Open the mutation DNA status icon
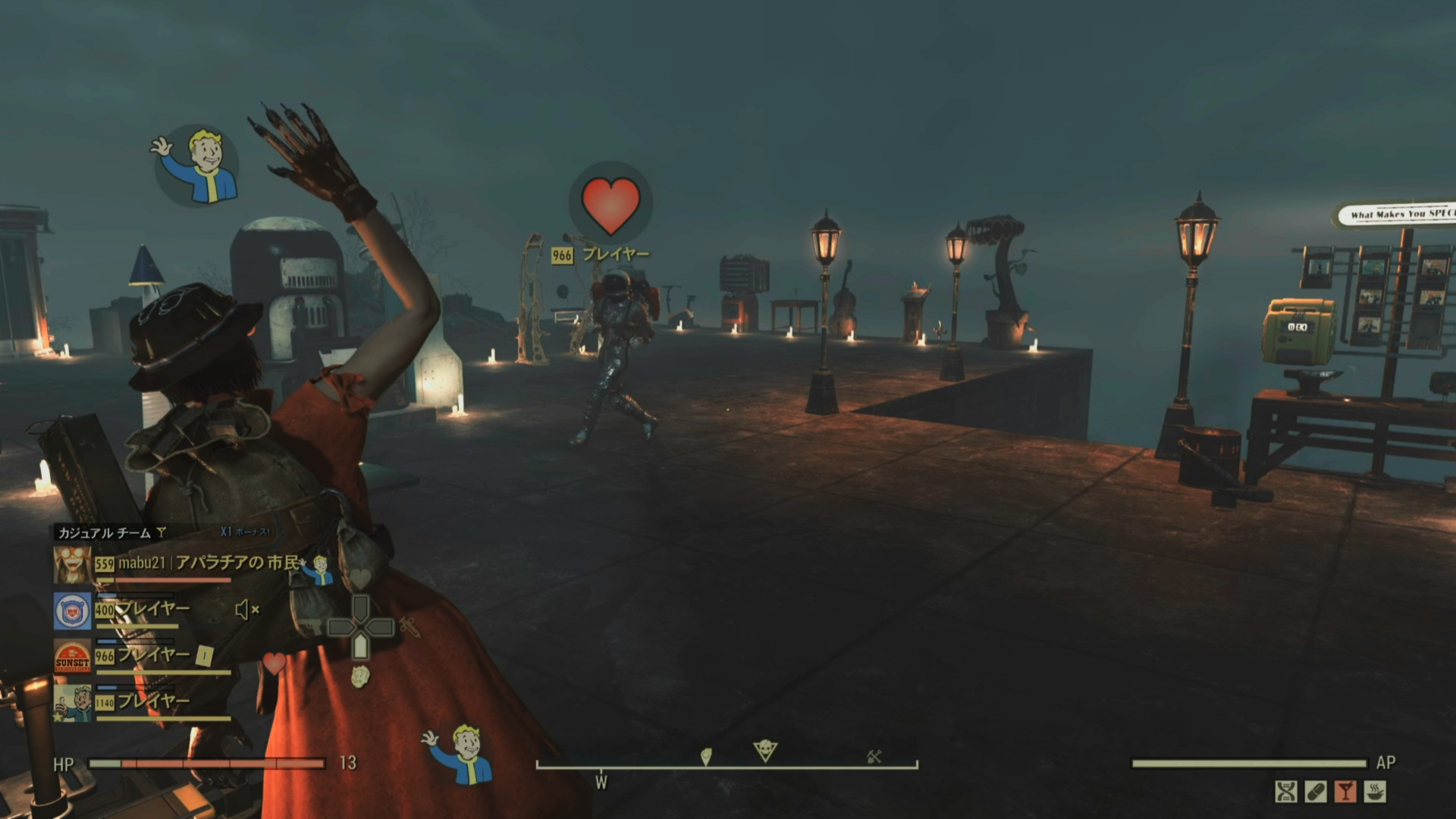This screenshot has width=1456, height=819. pyautogui.click(x=1286, y=792)
